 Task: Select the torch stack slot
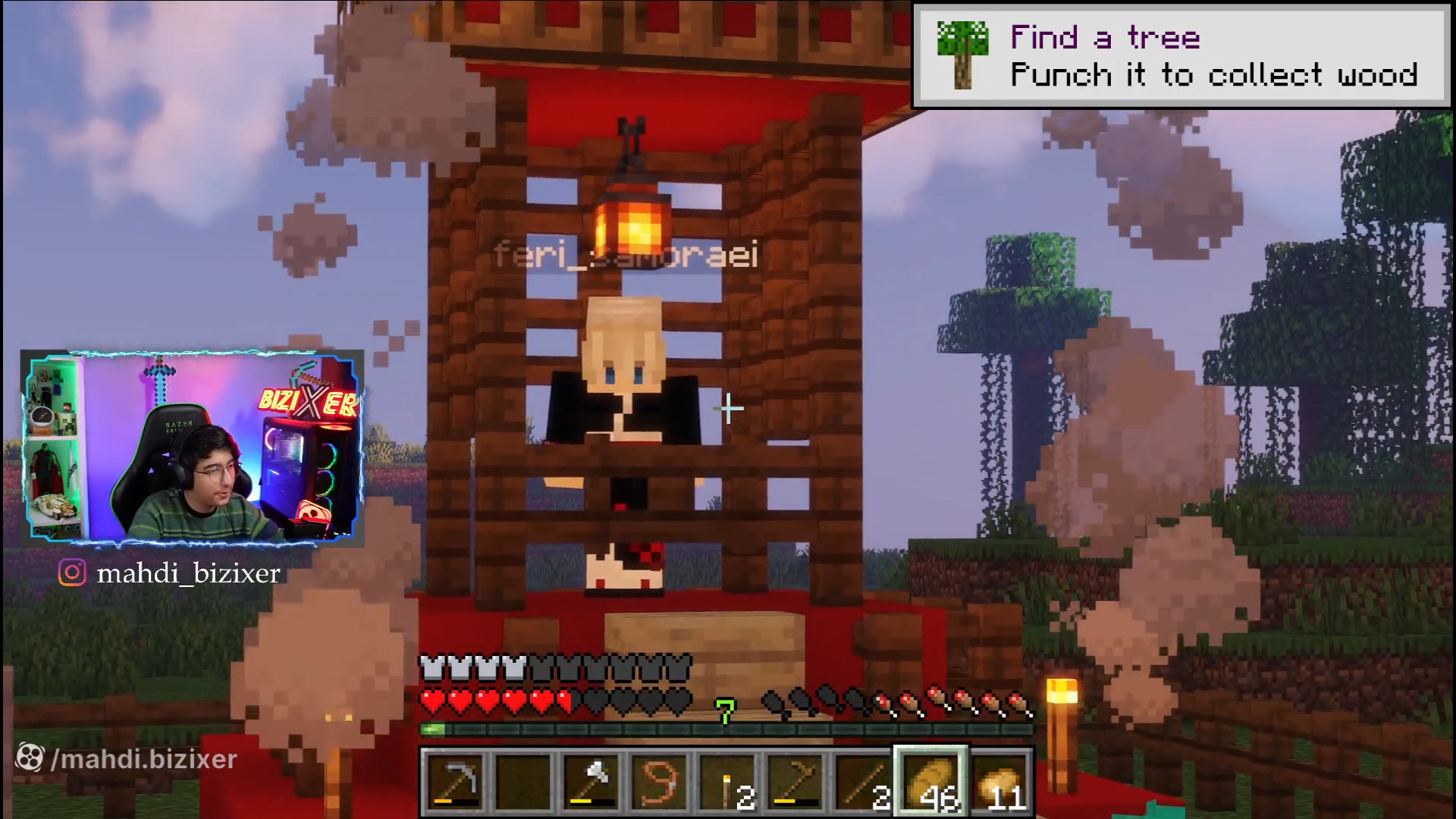point(726,782)
